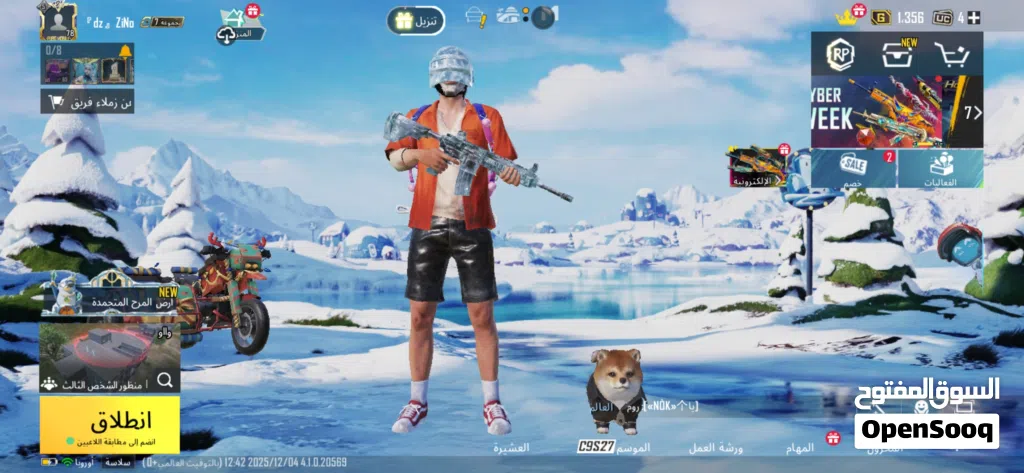Open the electronic weapon offer thumbnail
Image resolution: width=1024 pixels, height=473 pixels.
tap(757, 166)
